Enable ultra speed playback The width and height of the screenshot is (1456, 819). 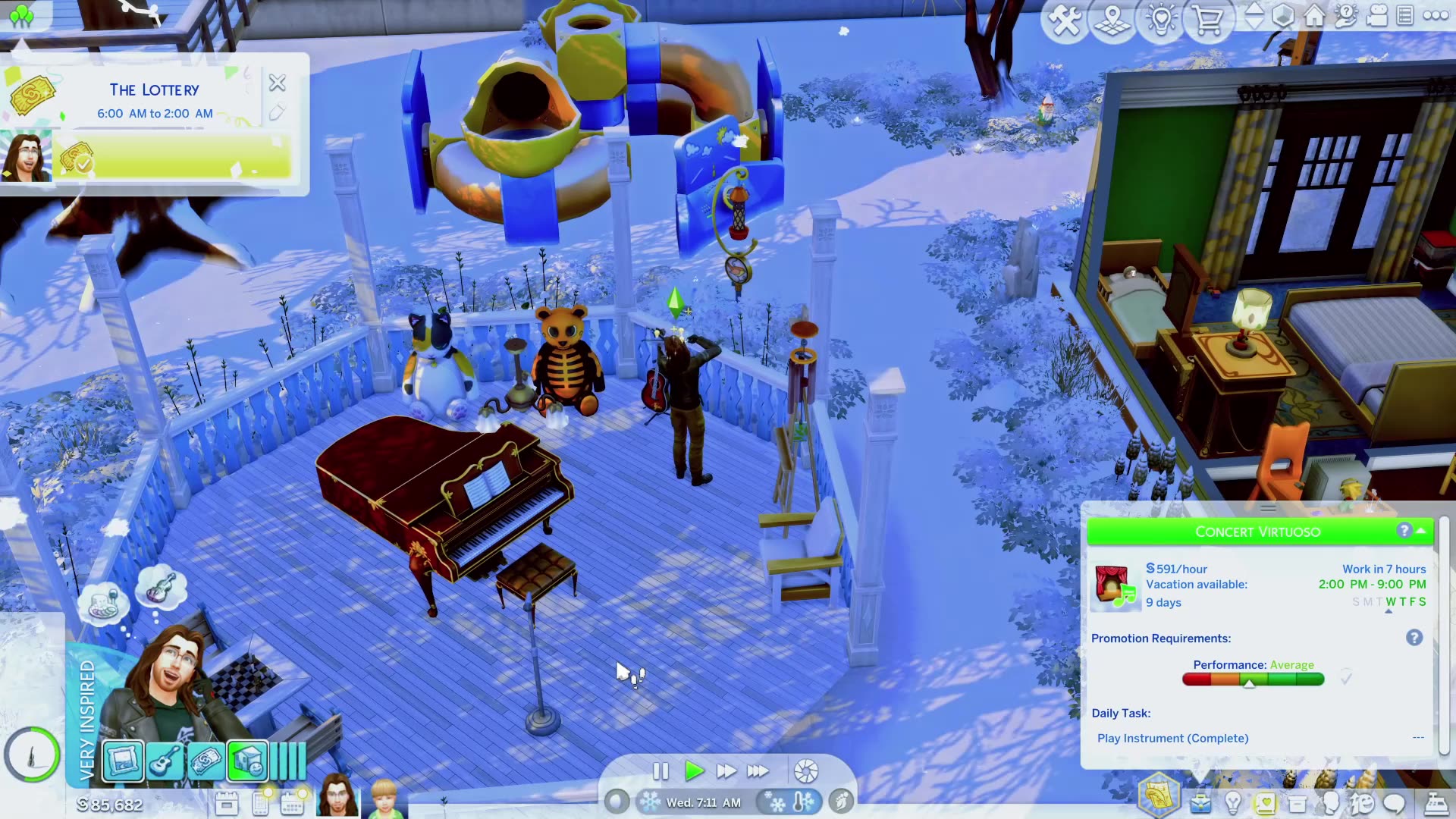(757, 771)
